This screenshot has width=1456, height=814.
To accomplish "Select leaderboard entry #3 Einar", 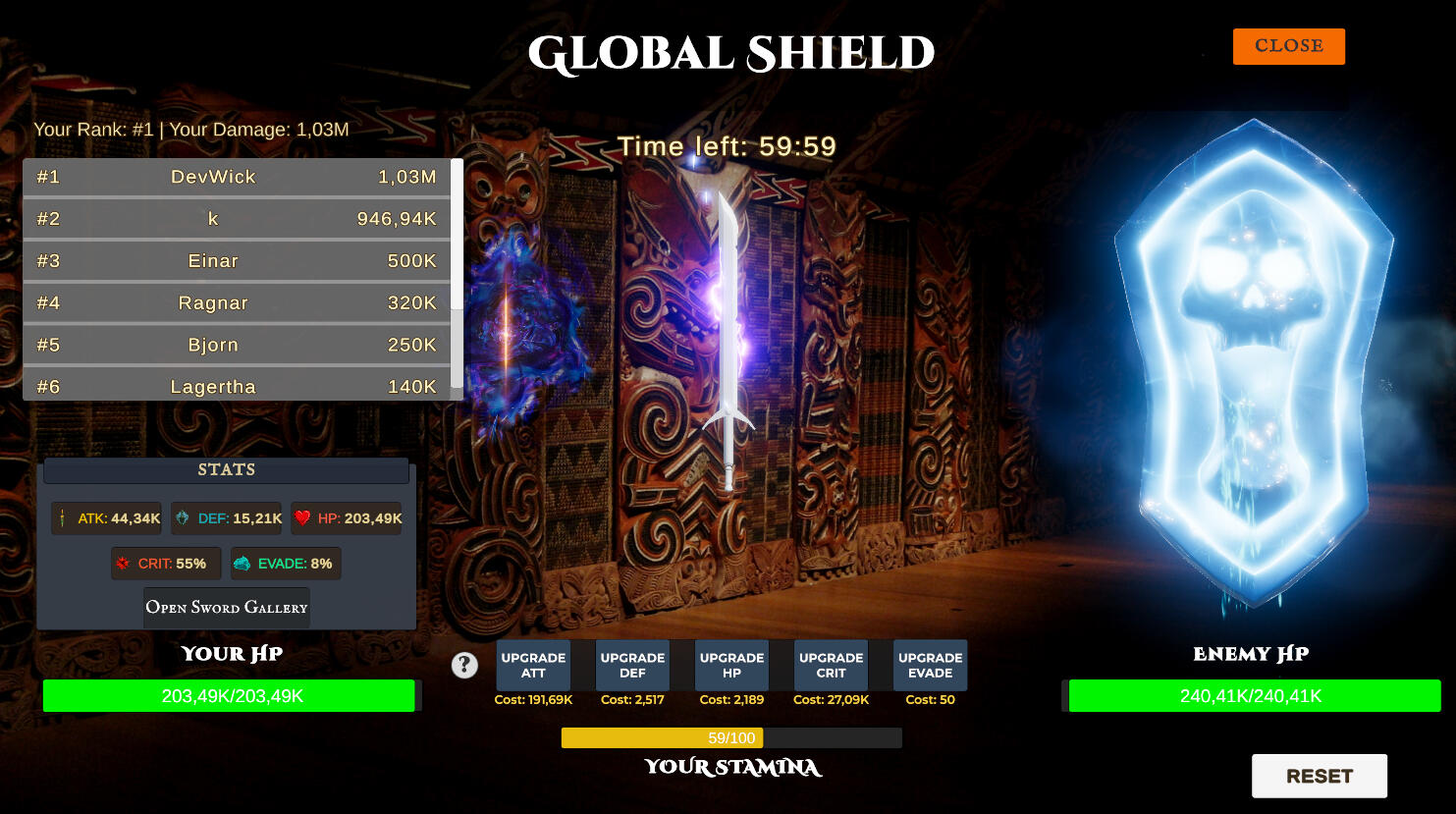I will click(x=236, y=260).
